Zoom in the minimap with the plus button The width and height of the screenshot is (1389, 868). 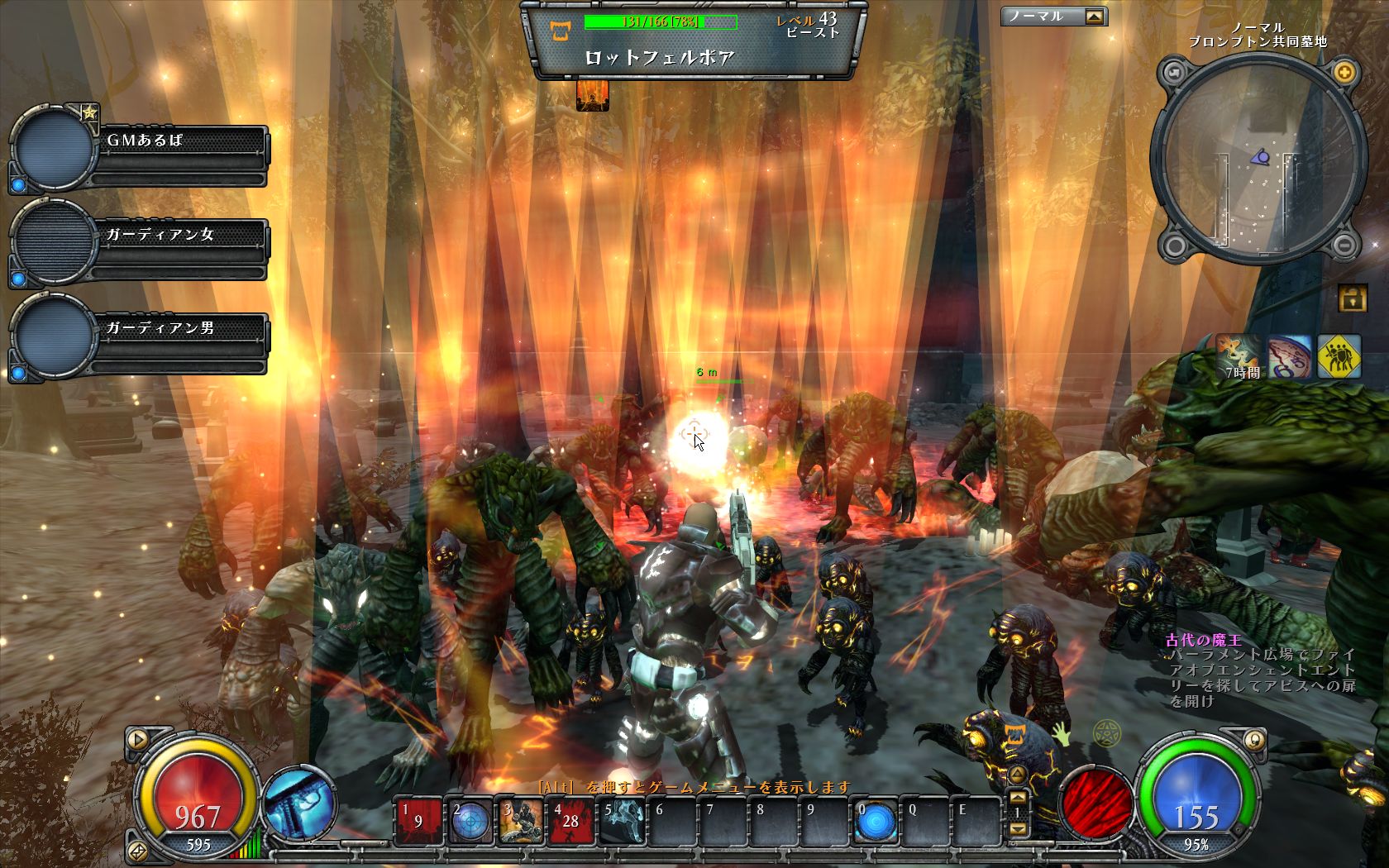(x=1344, y=72)
